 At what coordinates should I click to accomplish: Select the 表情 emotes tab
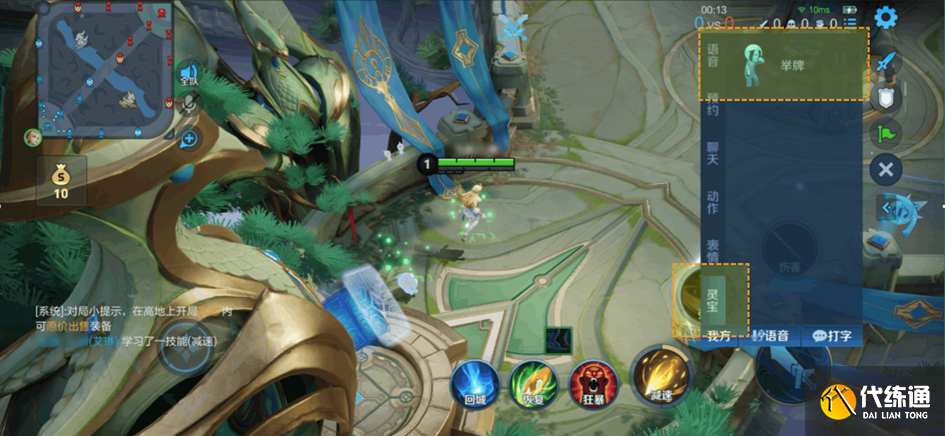pyautogui.click(x=713, y=250)
